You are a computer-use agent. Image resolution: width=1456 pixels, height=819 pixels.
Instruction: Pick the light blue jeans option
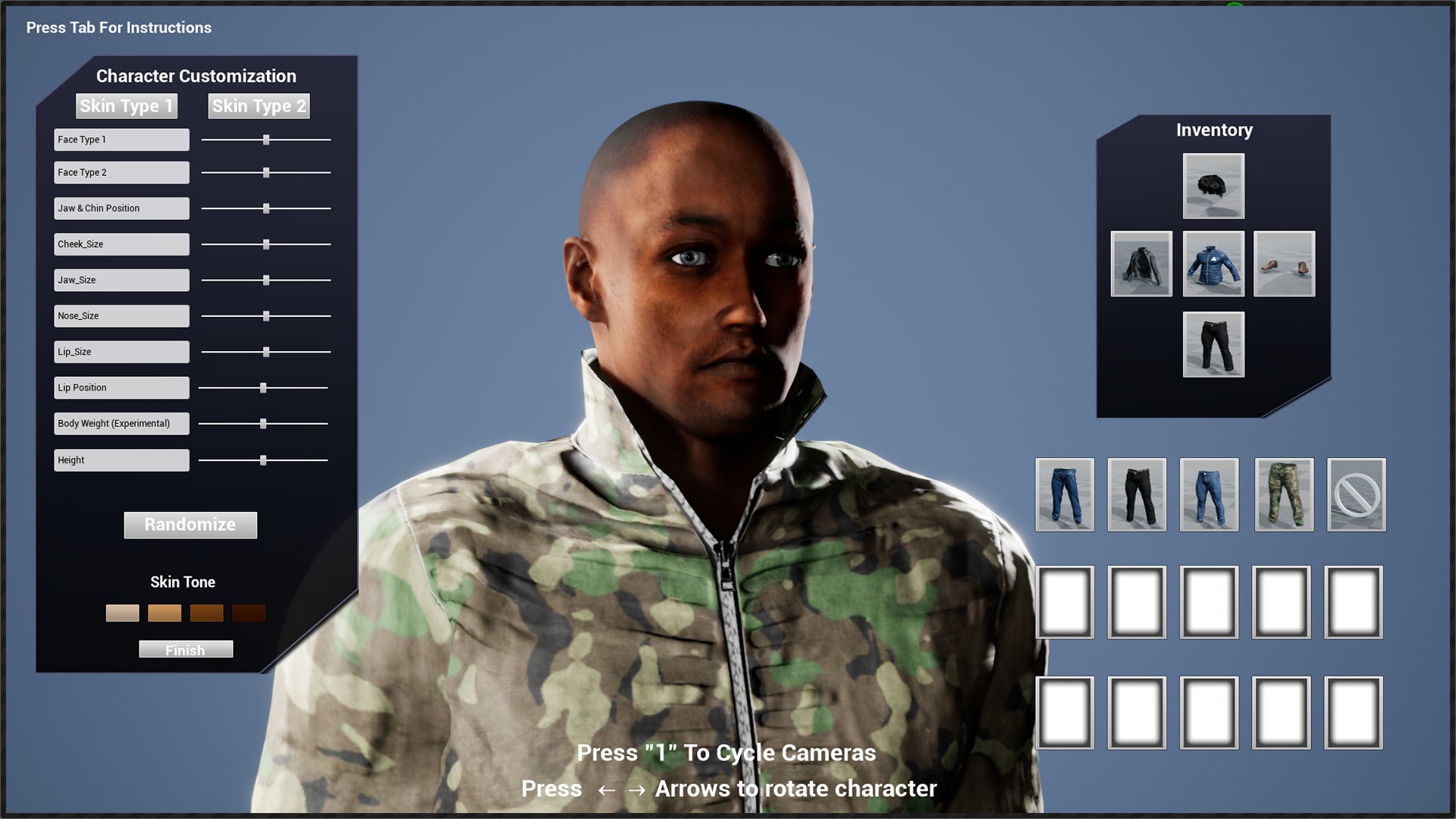click(x=1209, y=494)
